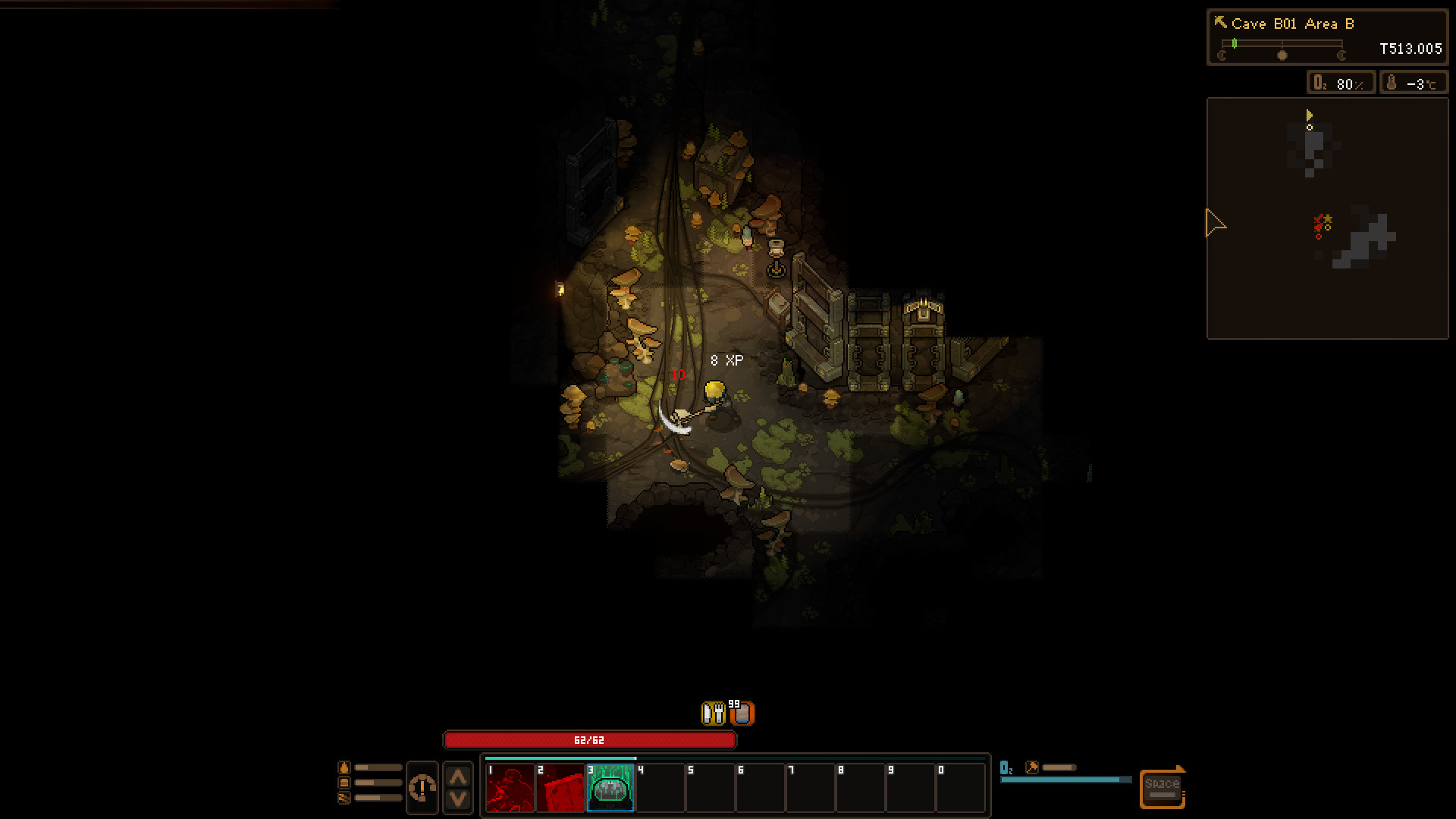Click the T513.005 game time display
The width and height of the screenshot is (1456, 819).
click(x=1411, y=49)
